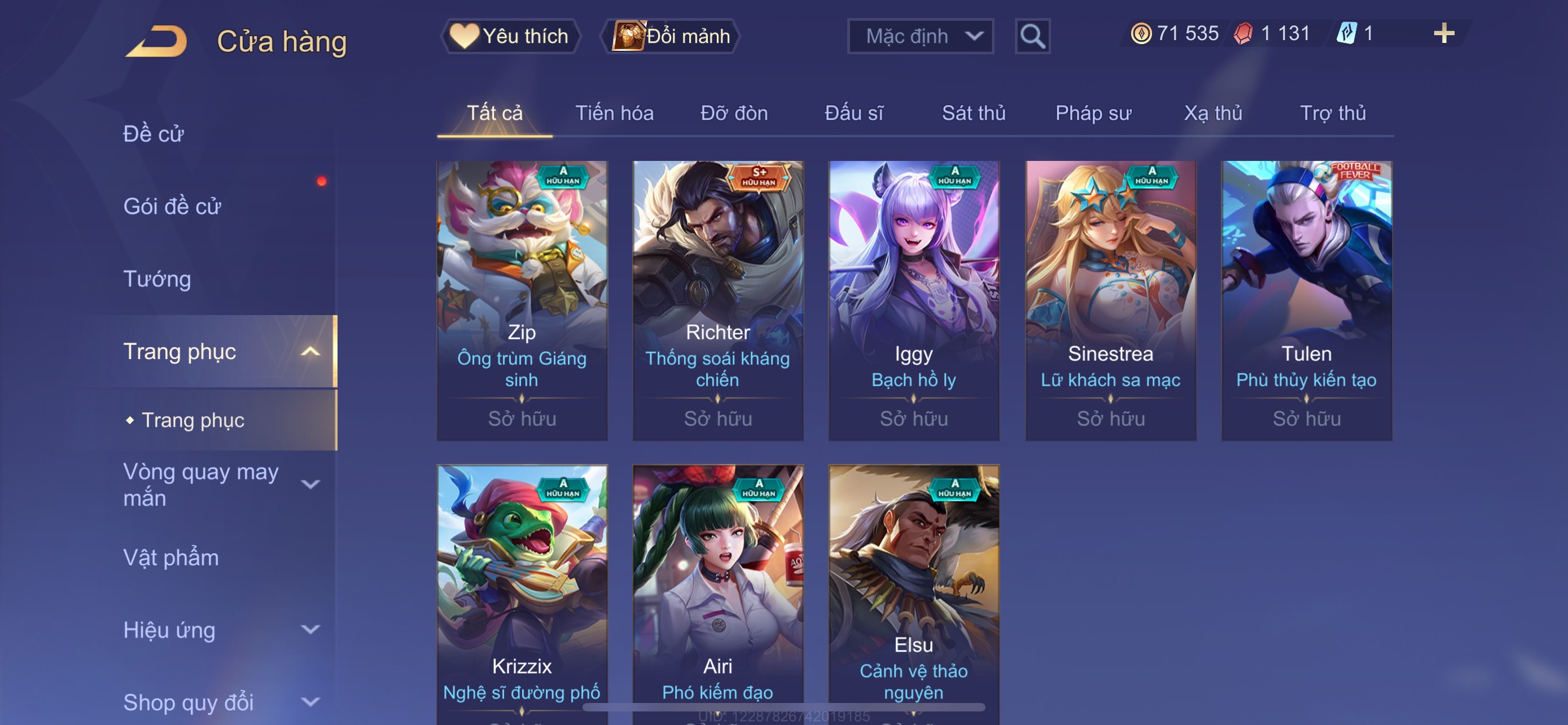Open the Gói đề cử section

click(172, 206)
